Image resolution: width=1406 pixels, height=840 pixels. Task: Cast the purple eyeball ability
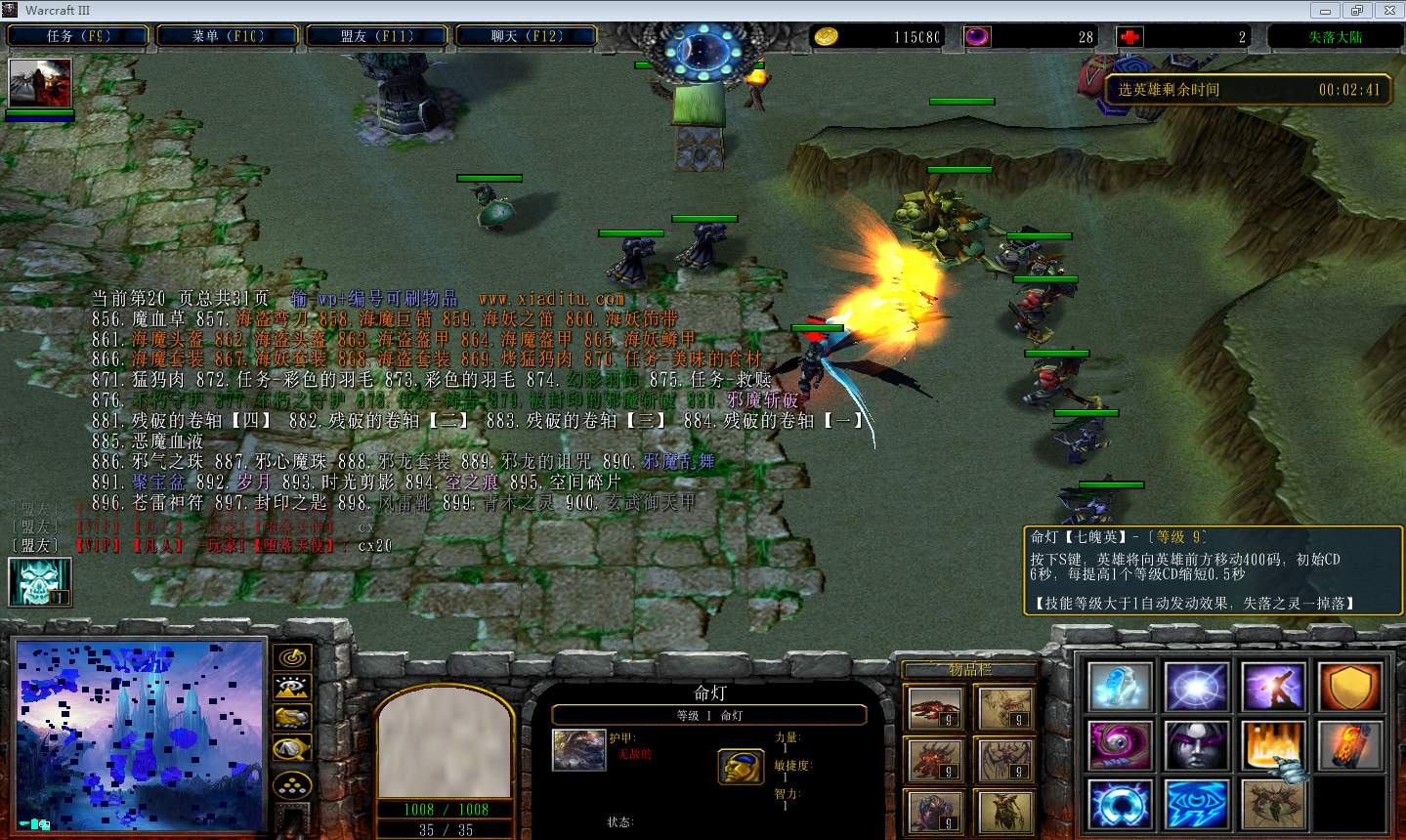point(1120,746)
